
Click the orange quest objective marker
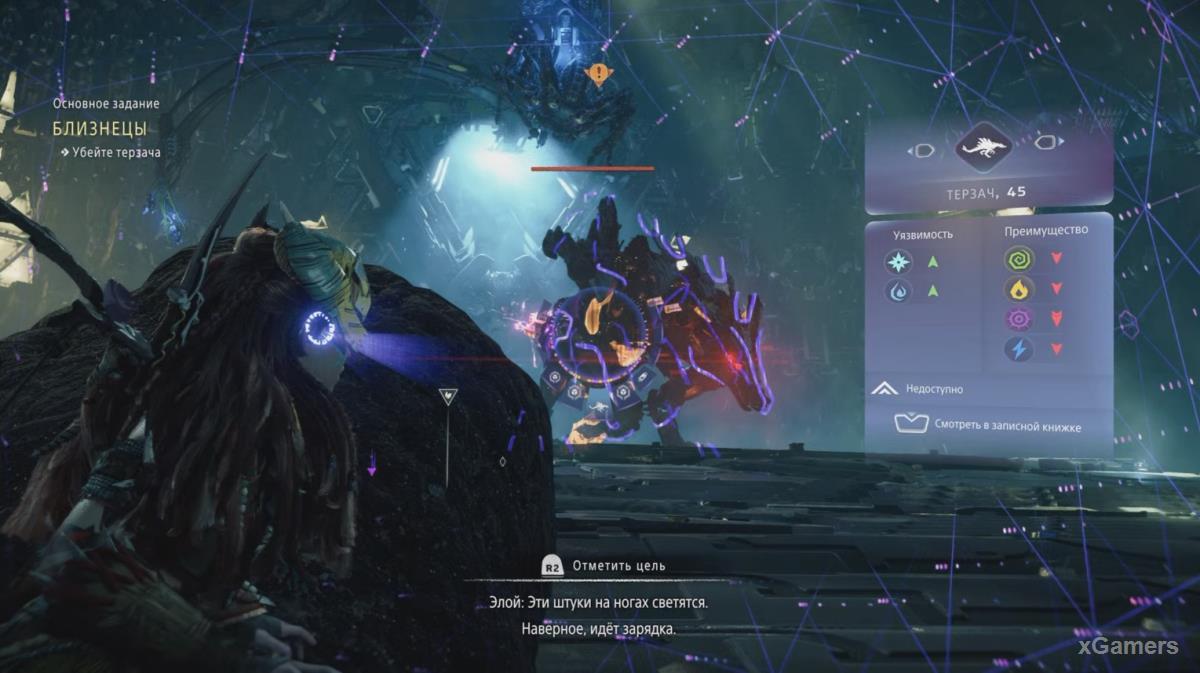[x=598, y=73]
